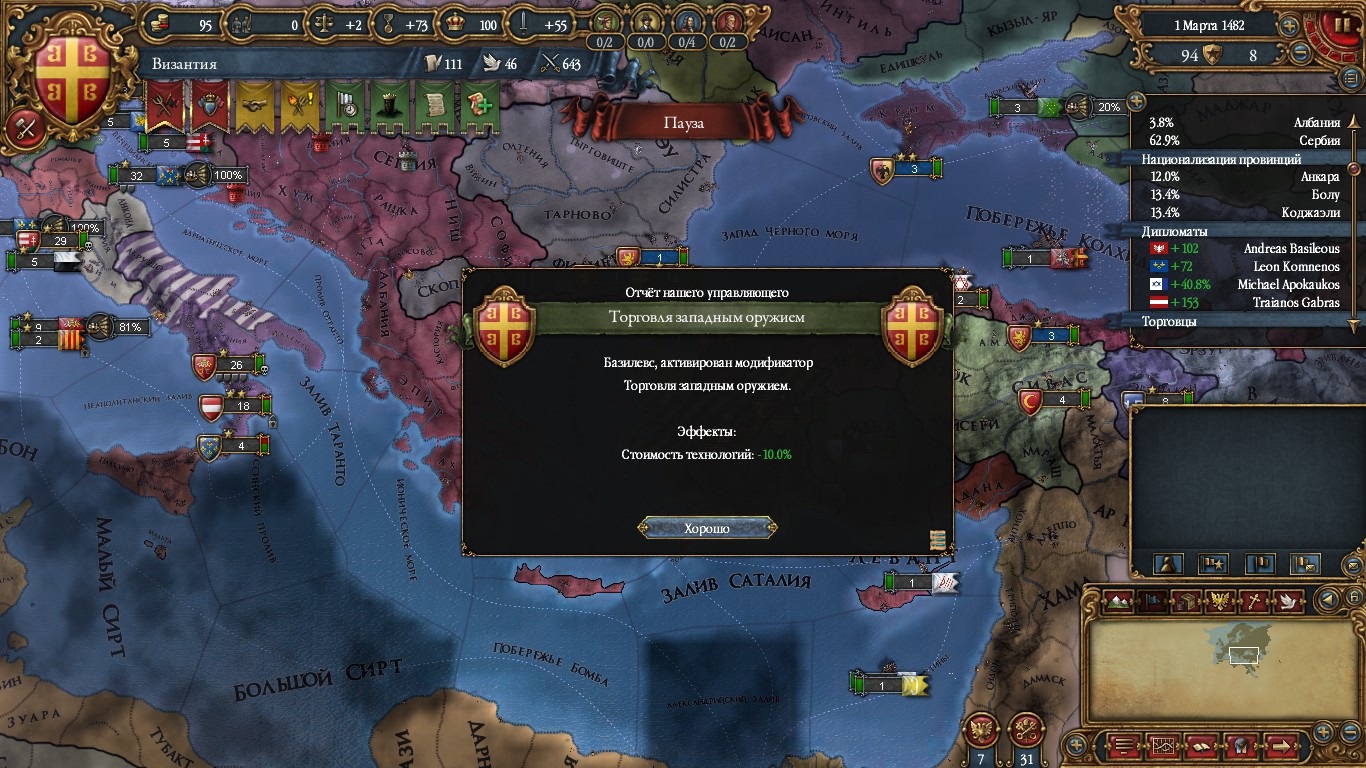Confirm the event with the Хорошо button
The image size is (1366, 768).
click(x=707, y=528)
